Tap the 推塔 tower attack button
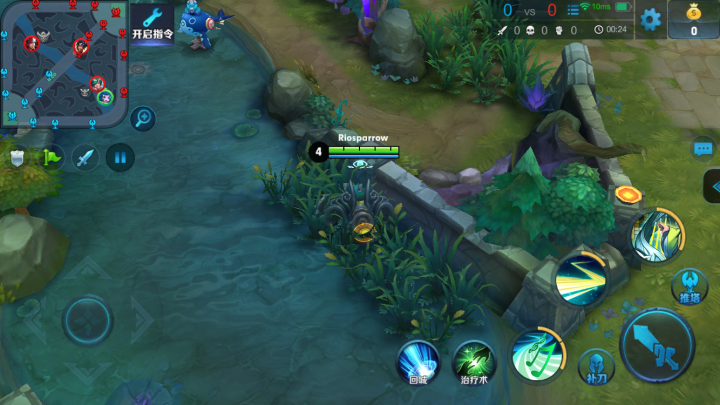Viewport: 720px width, 405px height. coord(690,285)
